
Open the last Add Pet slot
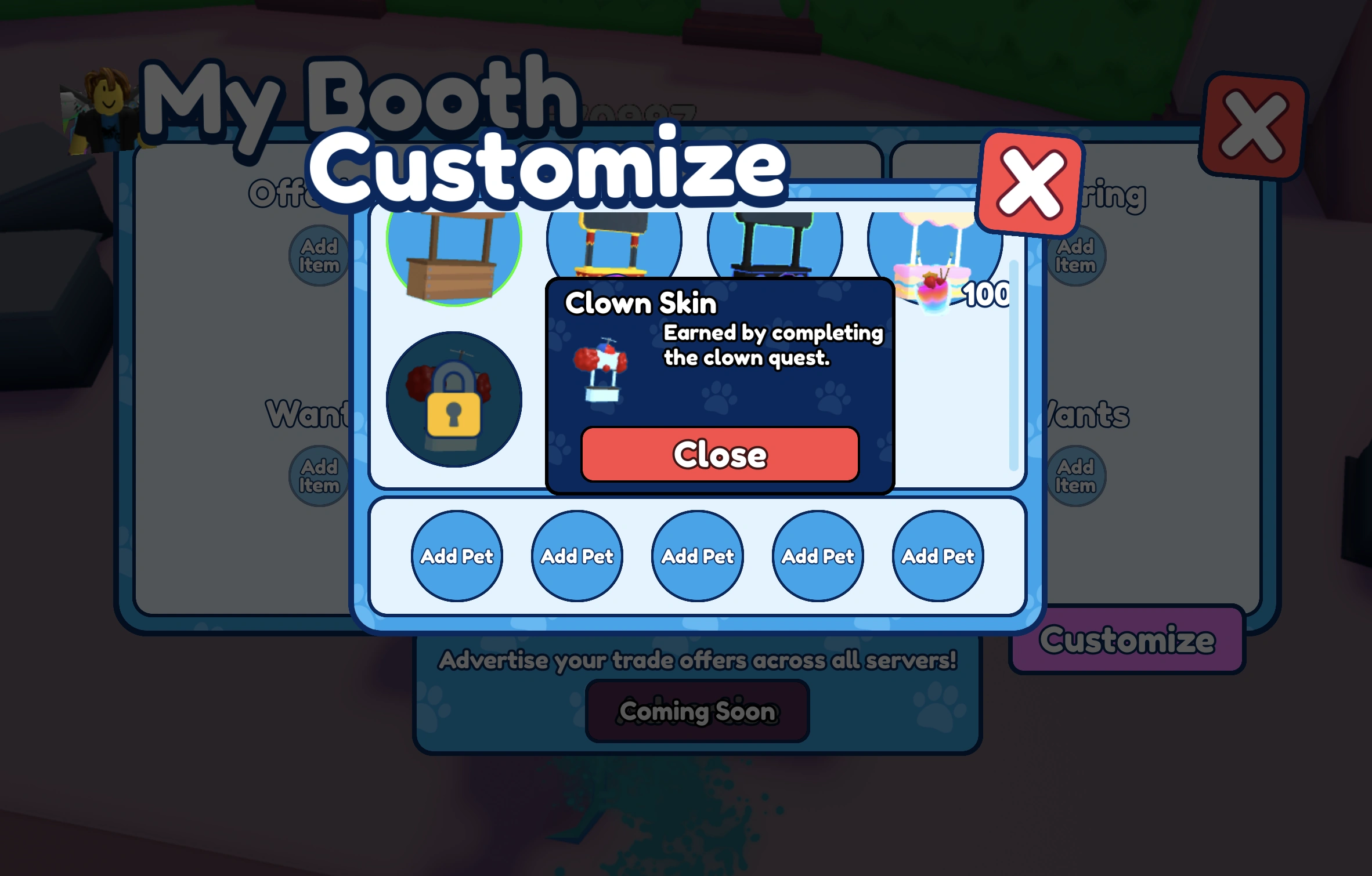click(937, 556)
